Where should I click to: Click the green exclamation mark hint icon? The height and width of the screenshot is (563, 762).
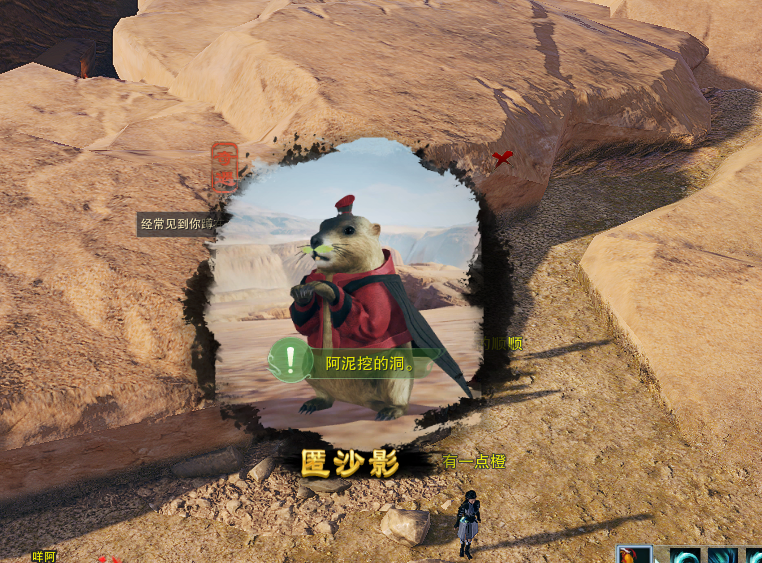[291, 359]
